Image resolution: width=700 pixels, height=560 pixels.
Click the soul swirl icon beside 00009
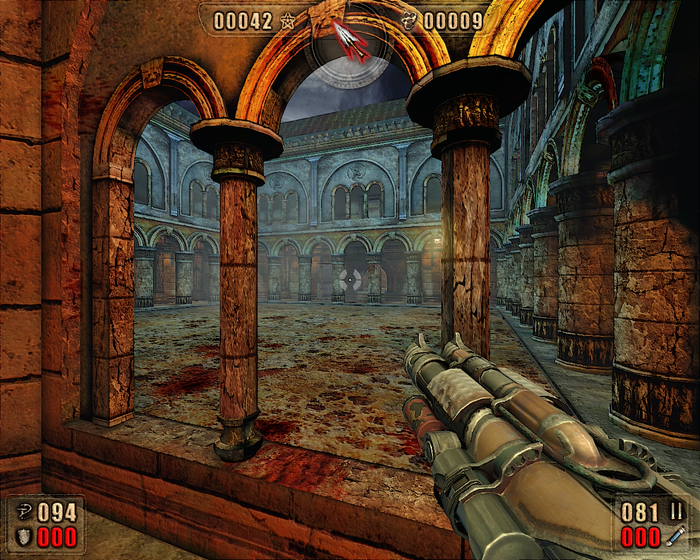[x=409, y=21]
